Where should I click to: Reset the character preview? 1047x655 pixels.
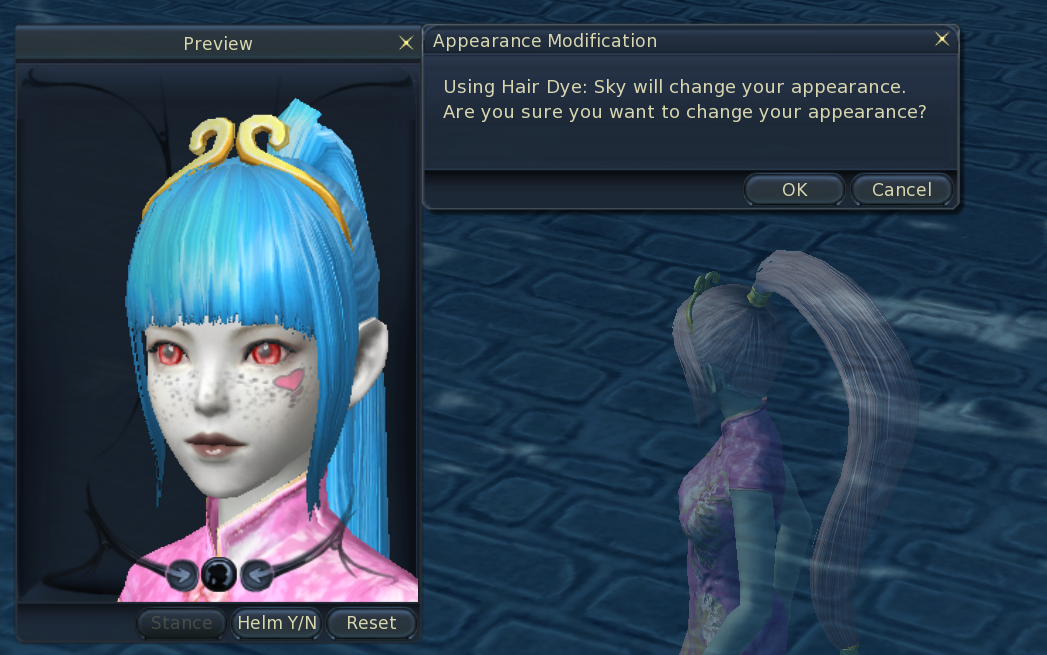click(371, 623)
